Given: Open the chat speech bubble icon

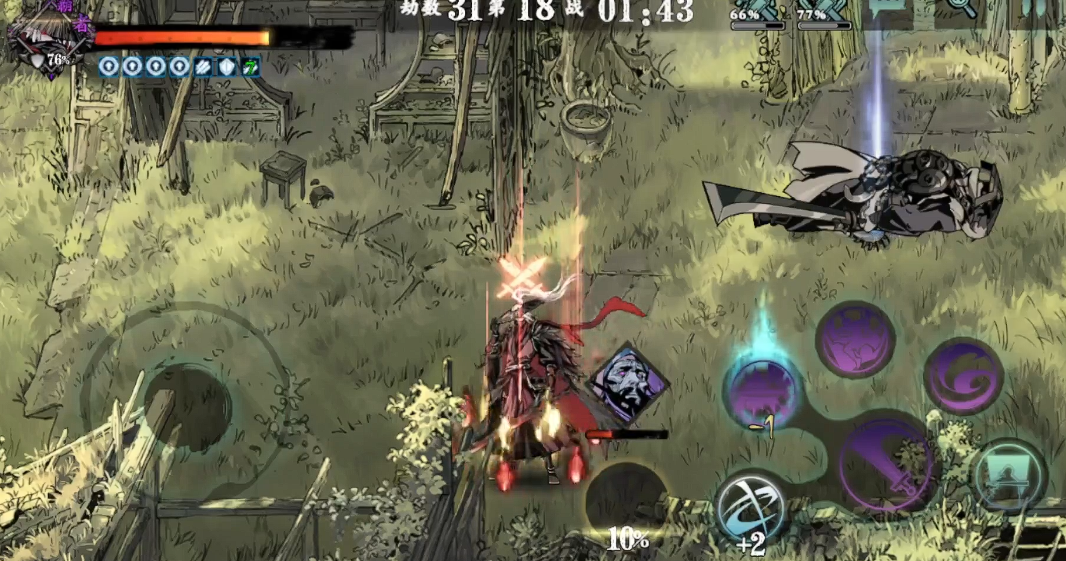Looking at the screenshot, I should click(886, 8).
